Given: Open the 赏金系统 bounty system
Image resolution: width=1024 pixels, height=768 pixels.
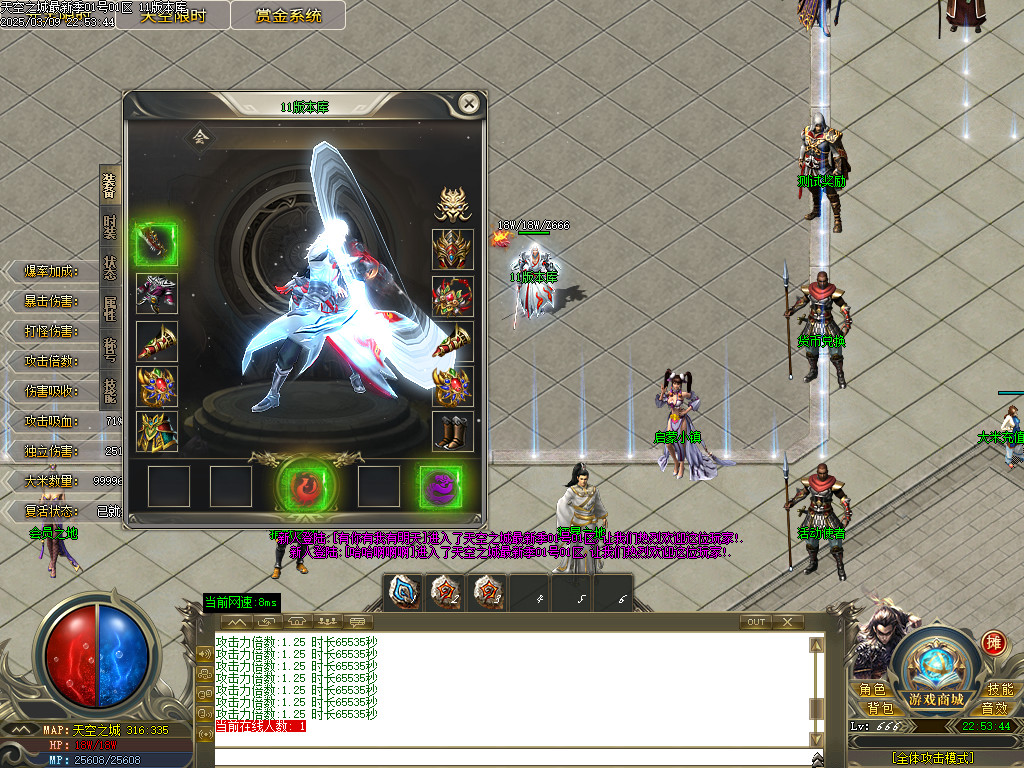Looking at the screenshot, I should pyautogui.click(x=288, y=15).
